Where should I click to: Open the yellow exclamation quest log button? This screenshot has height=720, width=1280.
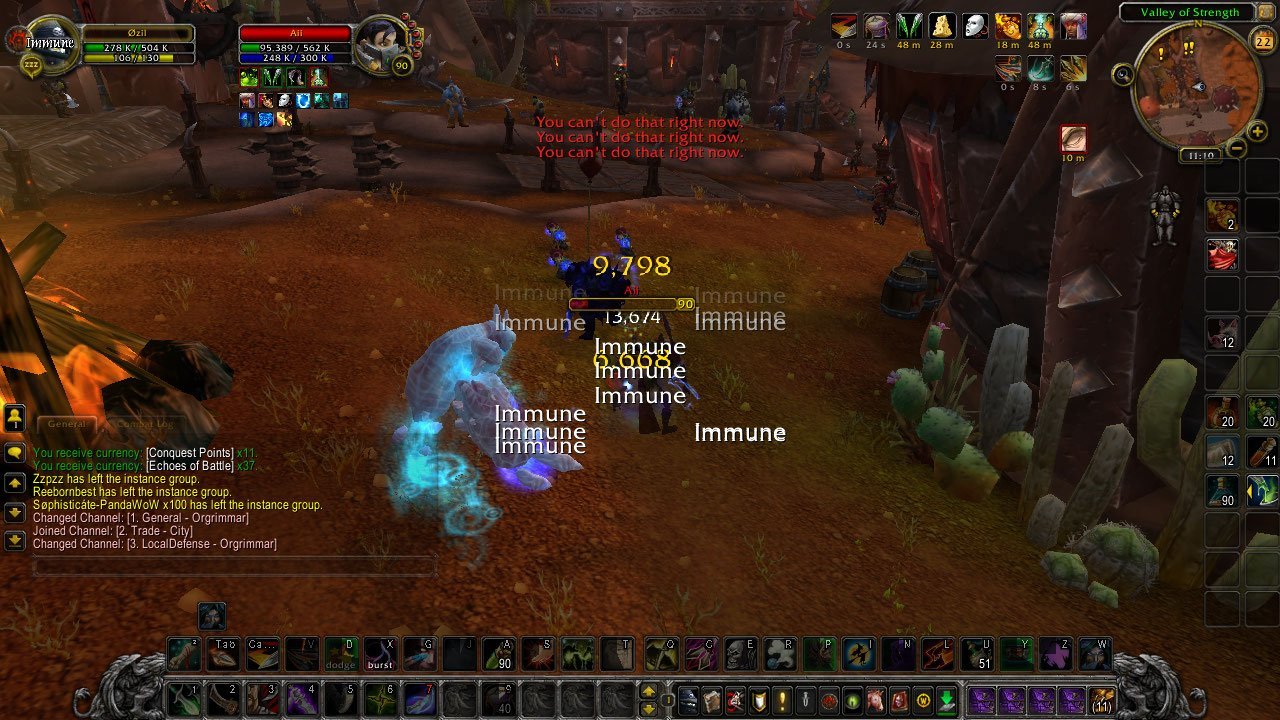click(782, 699)
